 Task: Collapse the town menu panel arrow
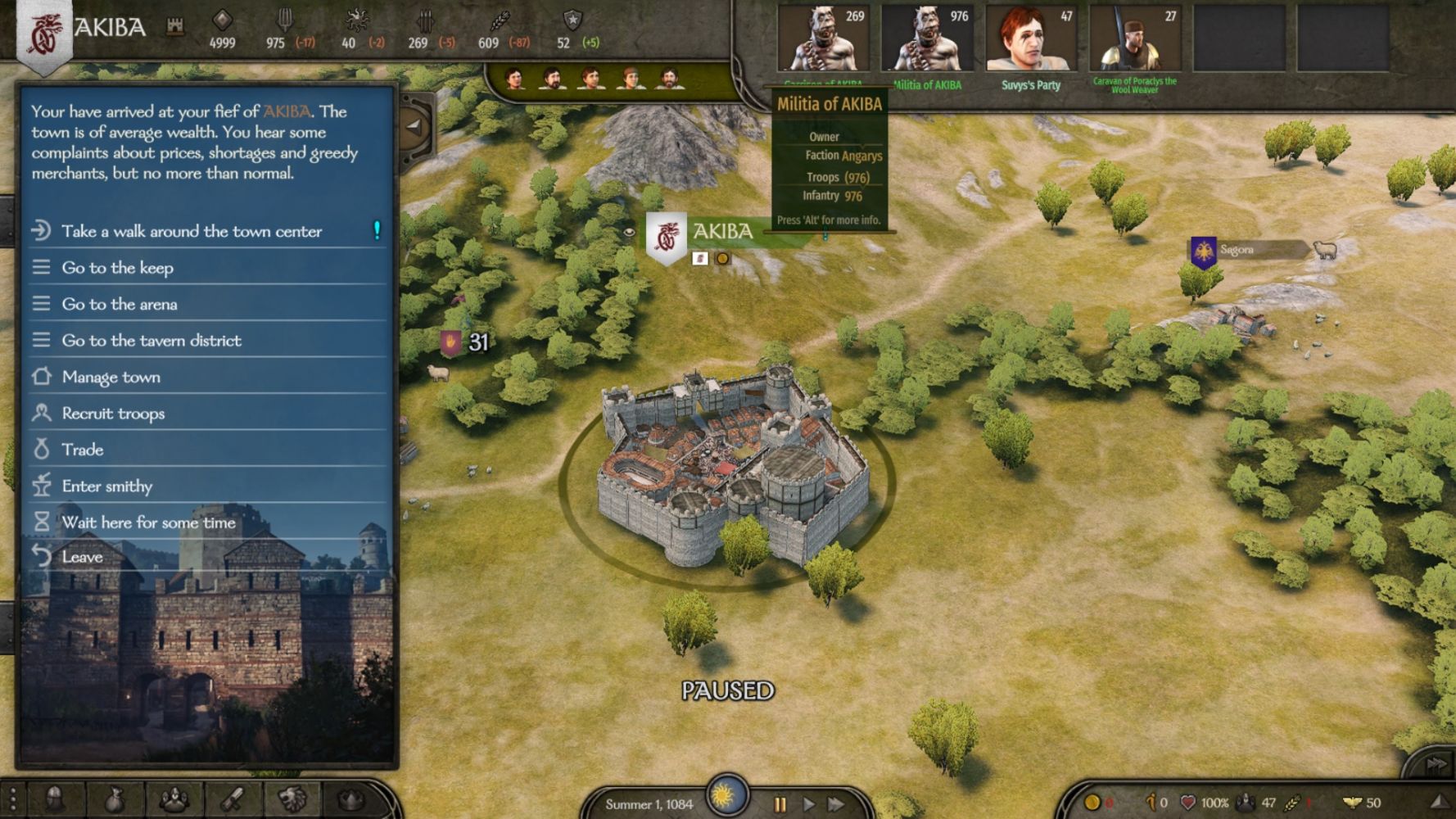coord(414,127)
